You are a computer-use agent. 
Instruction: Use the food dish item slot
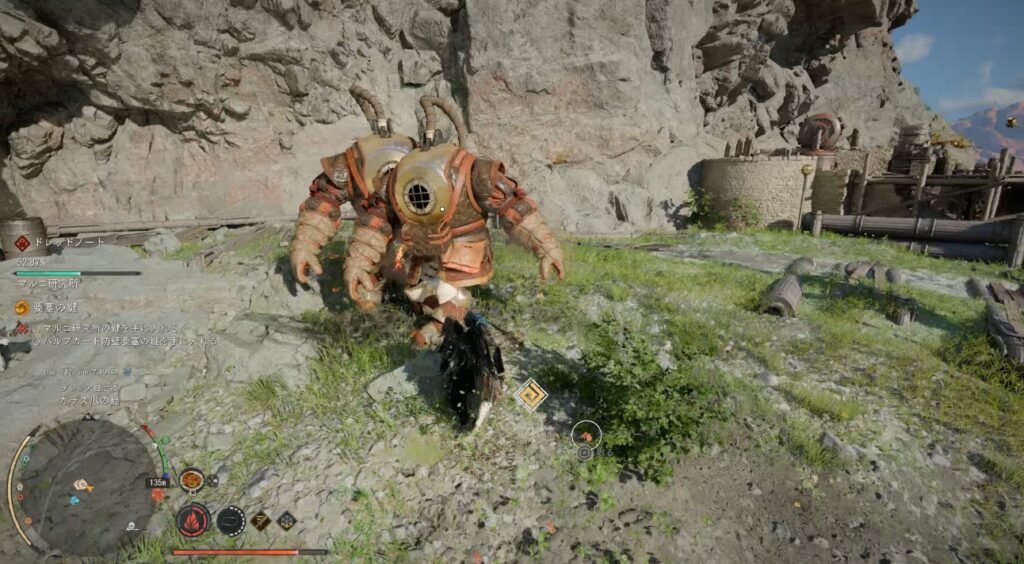191,480
